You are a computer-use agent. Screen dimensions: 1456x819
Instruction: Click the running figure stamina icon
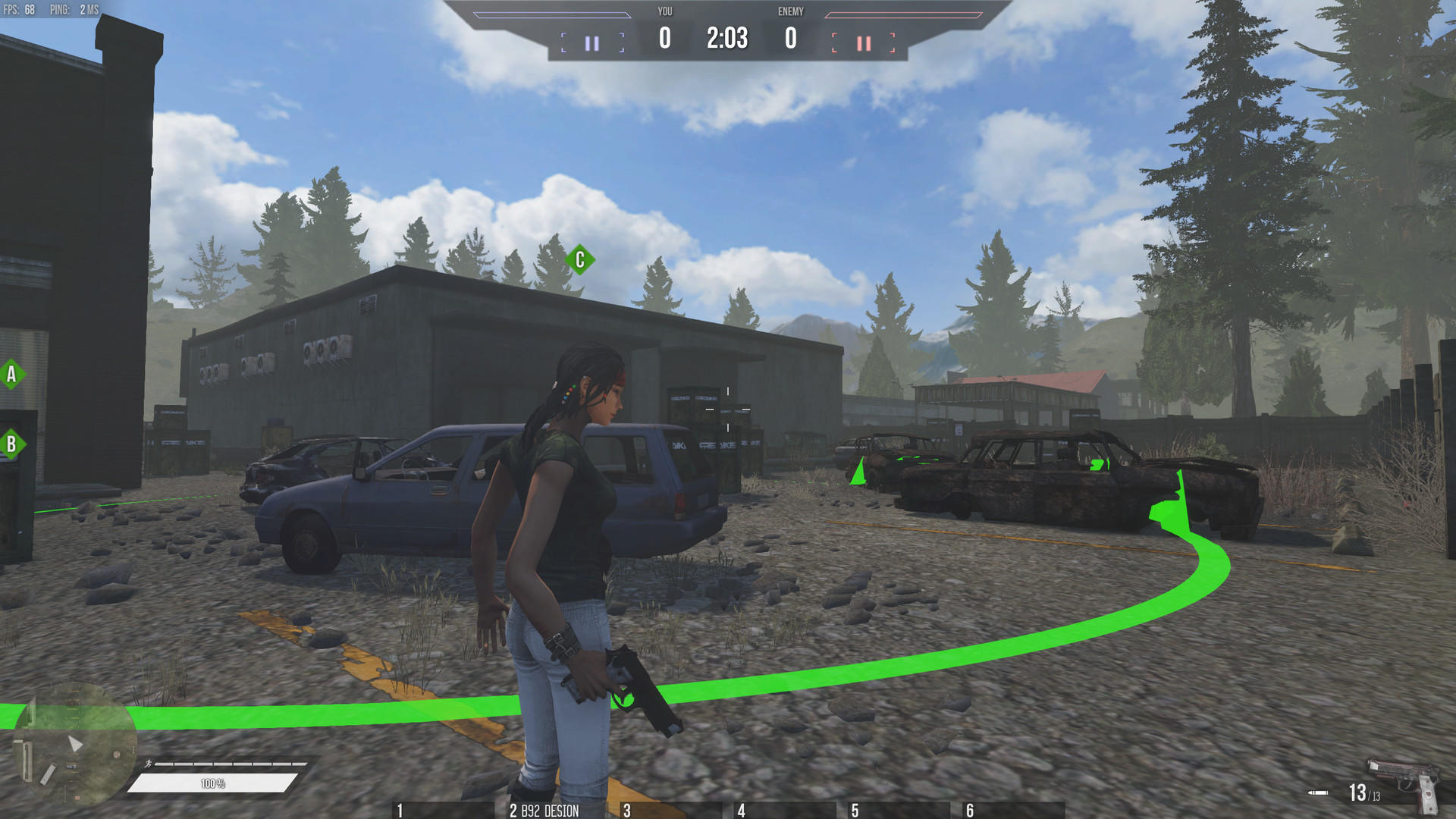[x=149, y=764]
